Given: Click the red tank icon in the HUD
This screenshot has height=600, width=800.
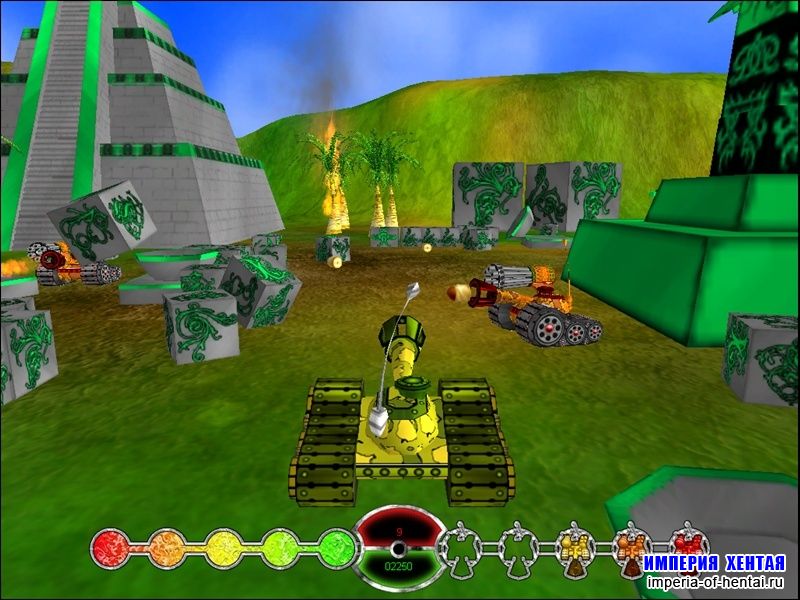Looking at the screenshot, I should [687, 543].
